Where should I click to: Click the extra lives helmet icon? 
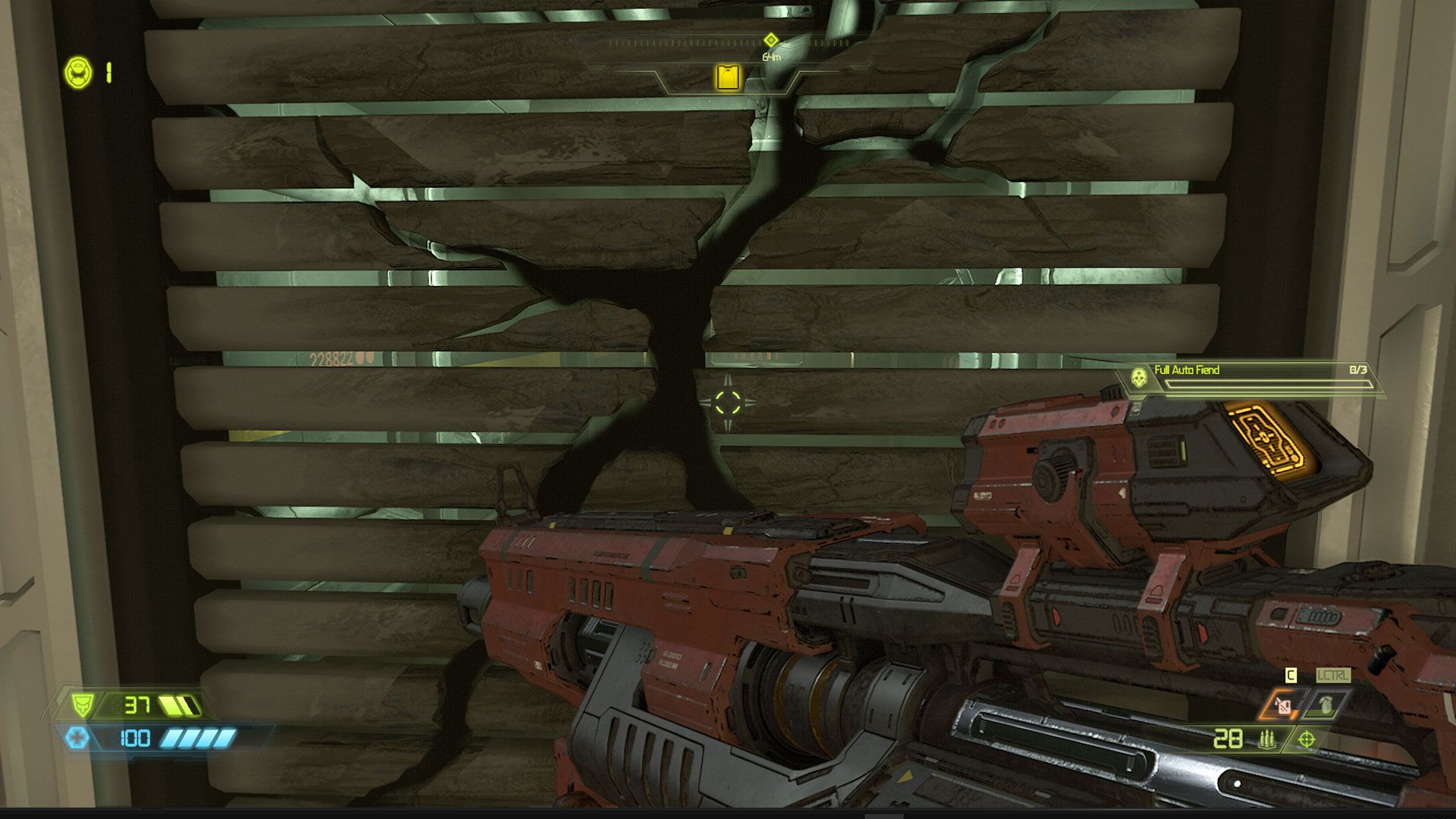click(78, 73)
